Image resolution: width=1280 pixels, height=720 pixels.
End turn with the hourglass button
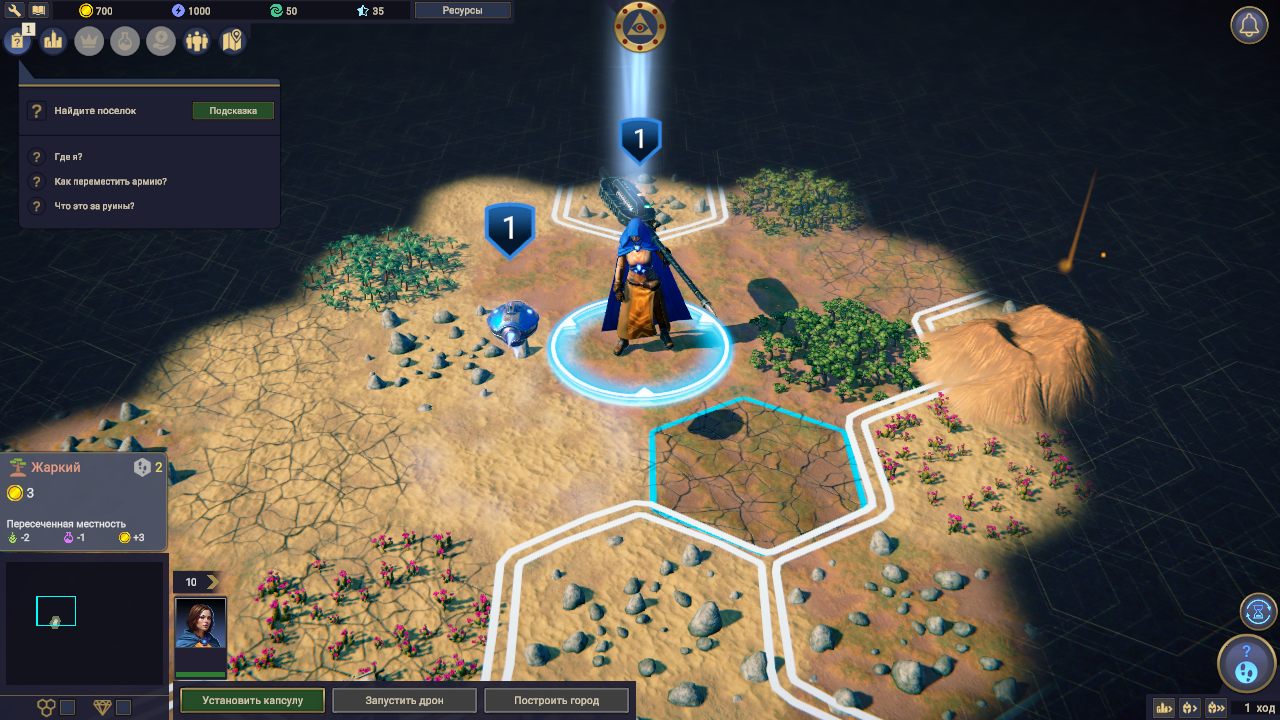pyautogui.click(x=1259, y=611)
